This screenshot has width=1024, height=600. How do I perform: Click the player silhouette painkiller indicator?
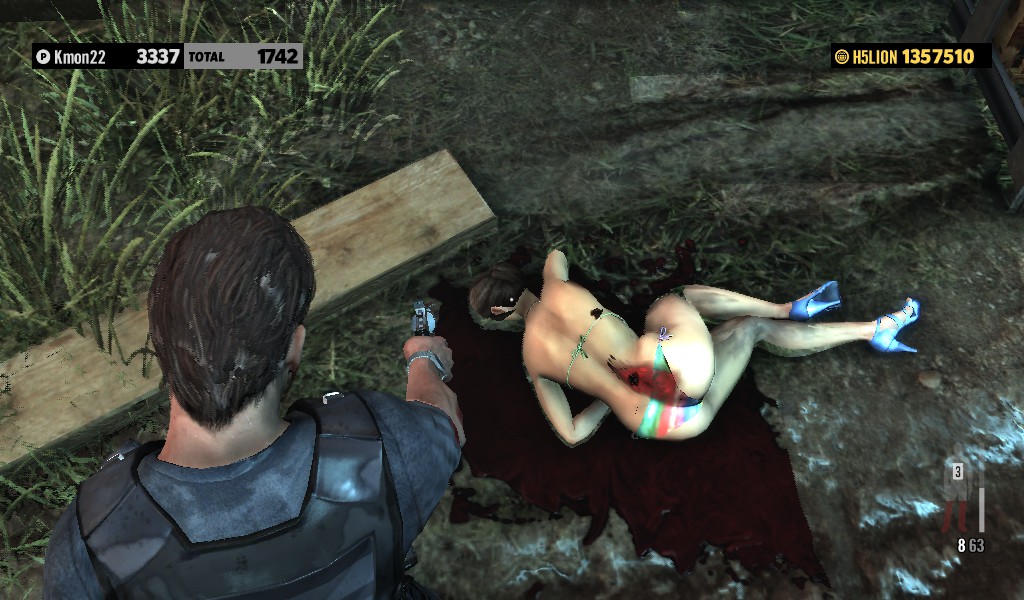pos(961,490)
